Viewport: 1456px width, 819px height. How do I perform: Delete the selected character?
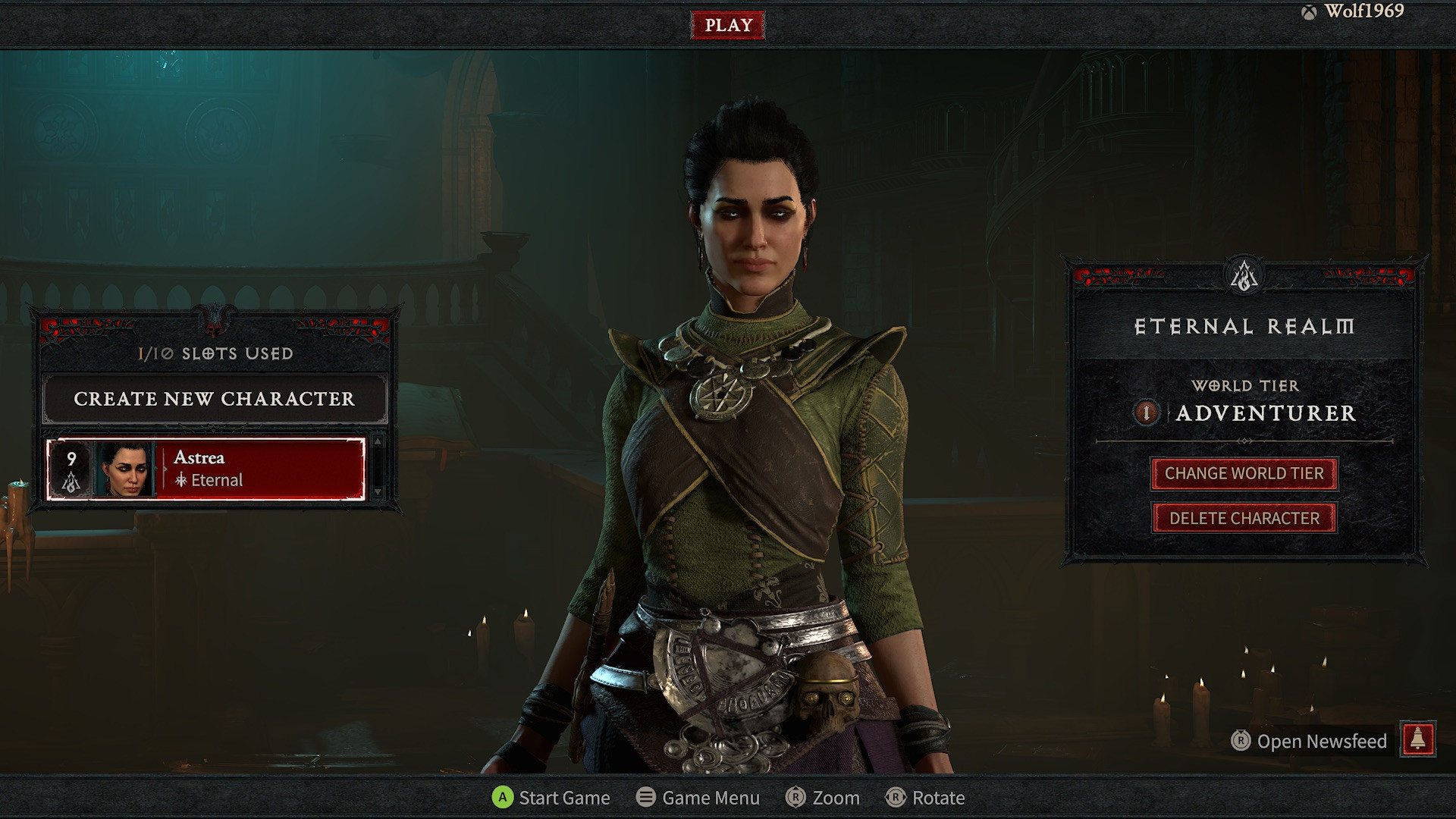1244,519
